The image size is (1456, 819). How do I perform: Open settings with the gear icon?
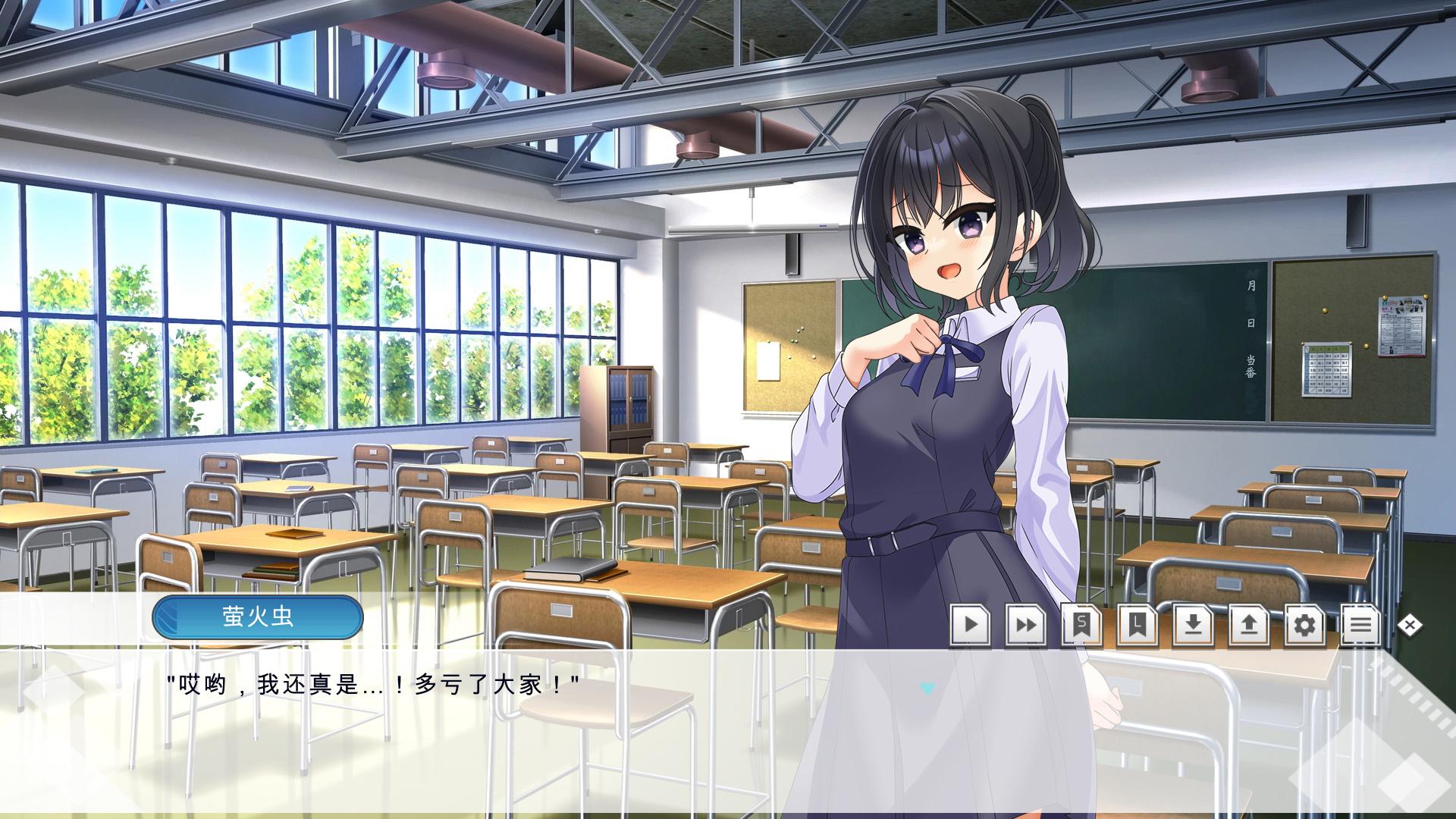coord(1304,625)
